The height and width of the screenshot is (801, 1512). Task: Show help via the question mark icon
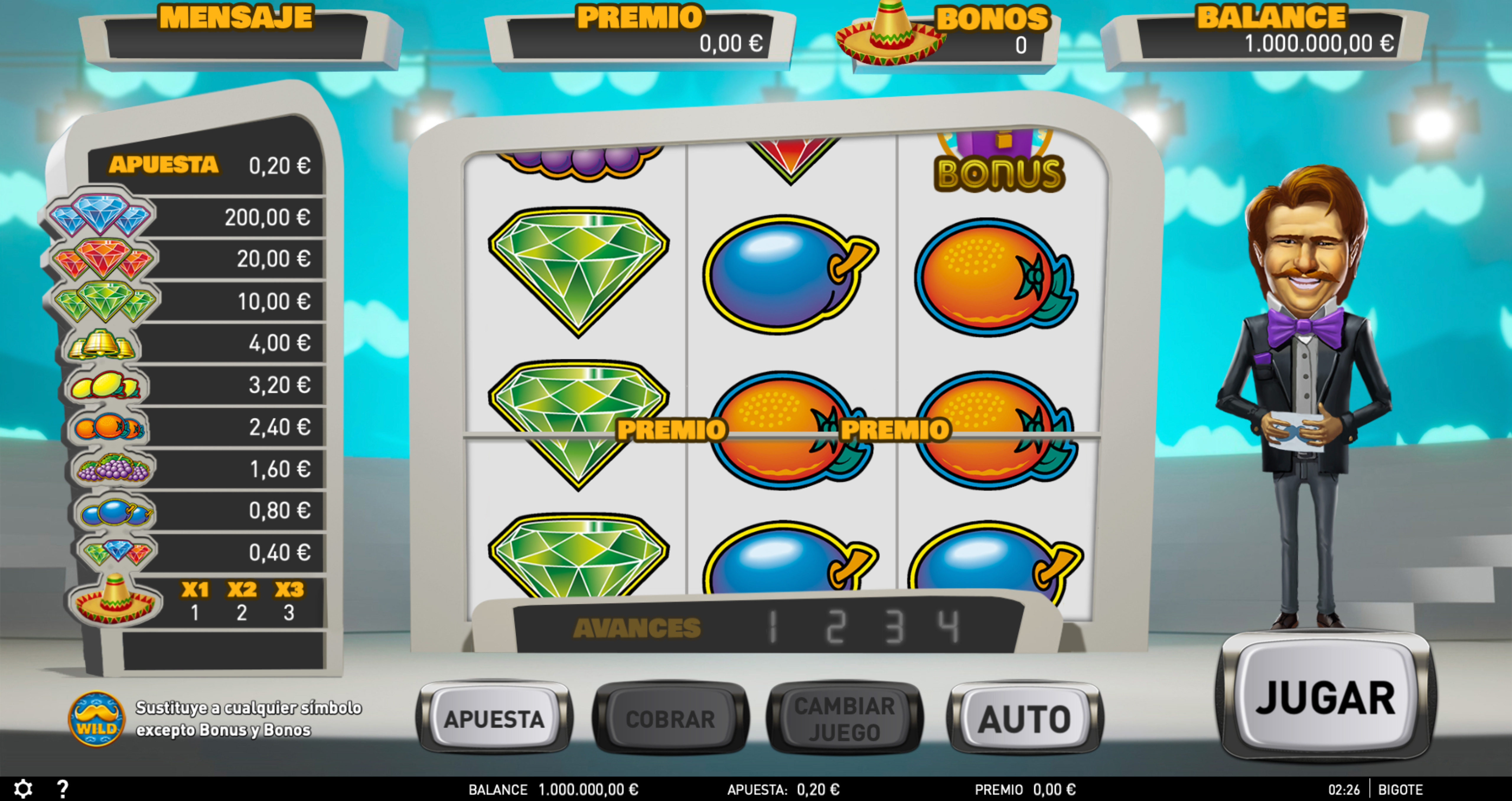(x=63, y=789)
